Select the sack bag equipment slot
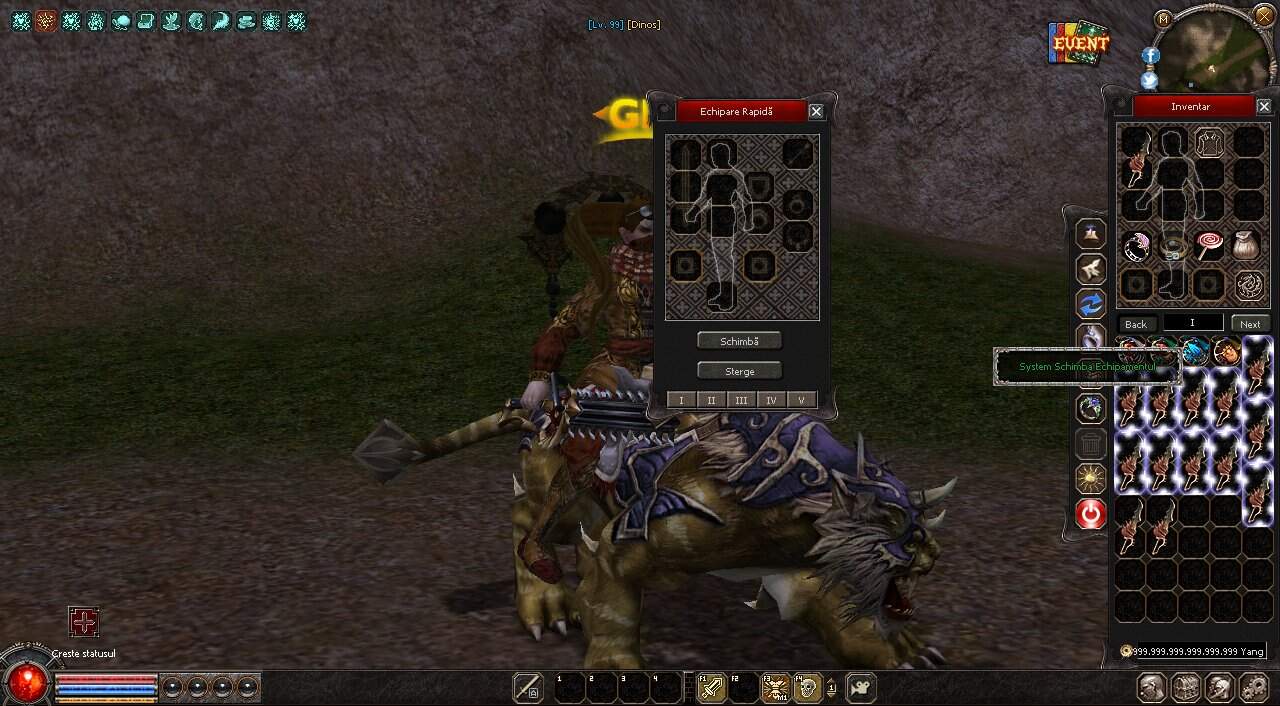The width and height of the screenshot is (1280, 706). (1246, 246)
